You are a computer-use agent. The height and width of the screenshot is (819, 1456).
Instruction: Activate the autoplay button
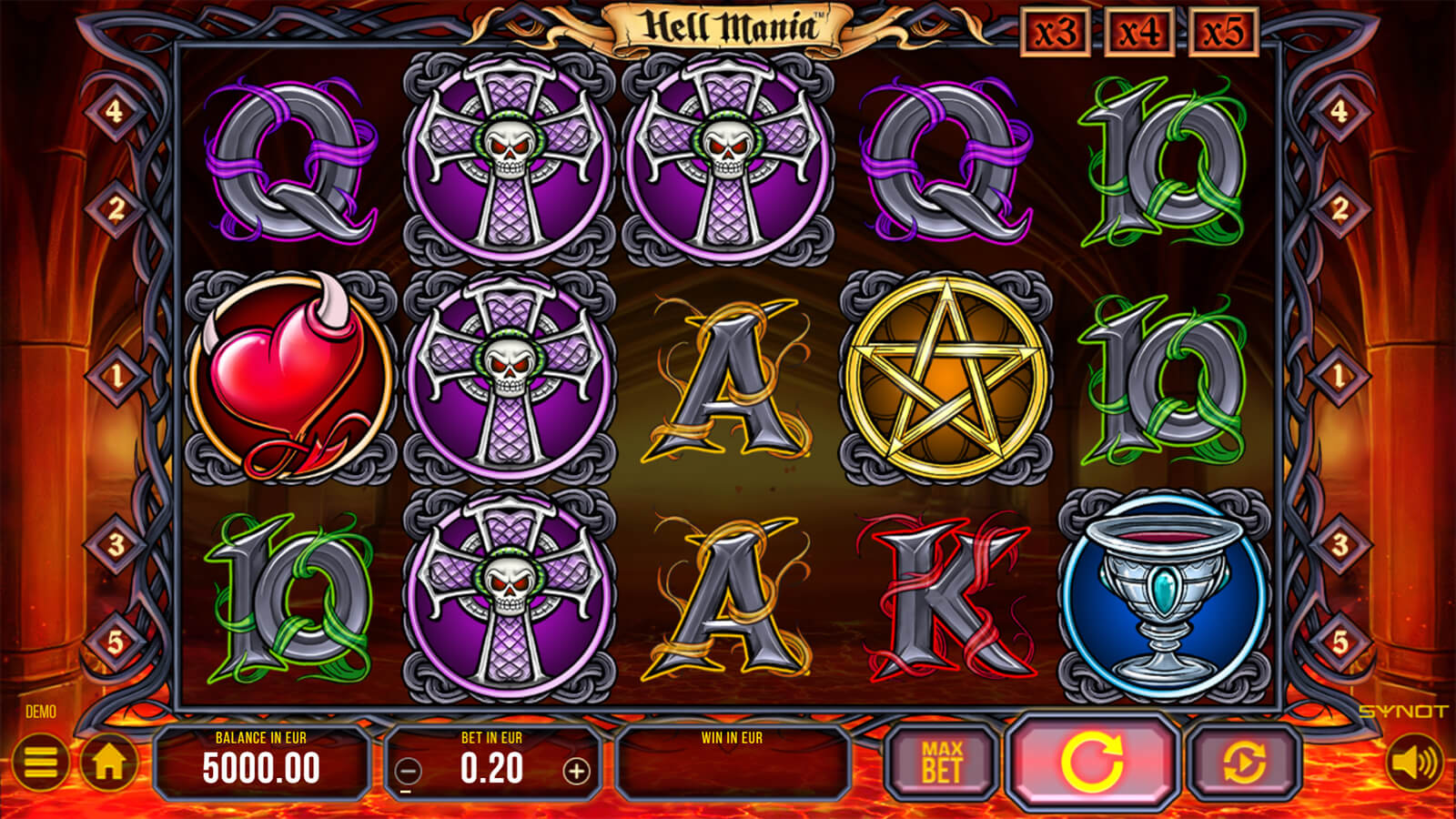coord(1244,763)
